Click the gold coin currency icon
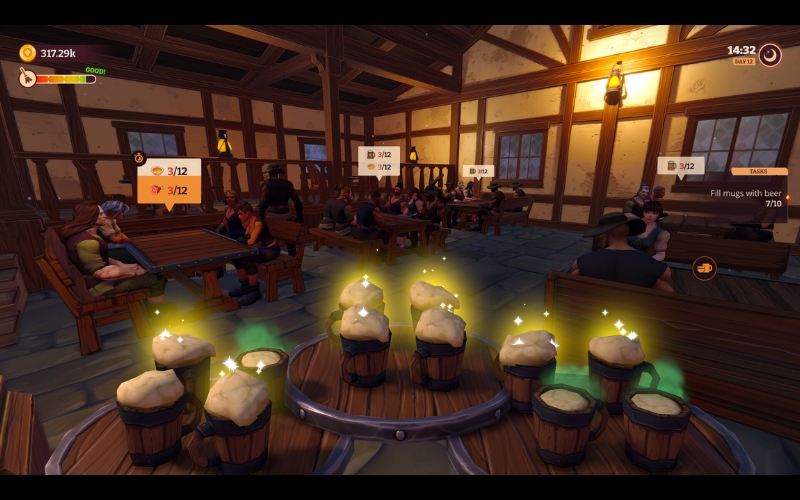Image resolution: width=800 pixels, height=500 pixels. (27, 53)
